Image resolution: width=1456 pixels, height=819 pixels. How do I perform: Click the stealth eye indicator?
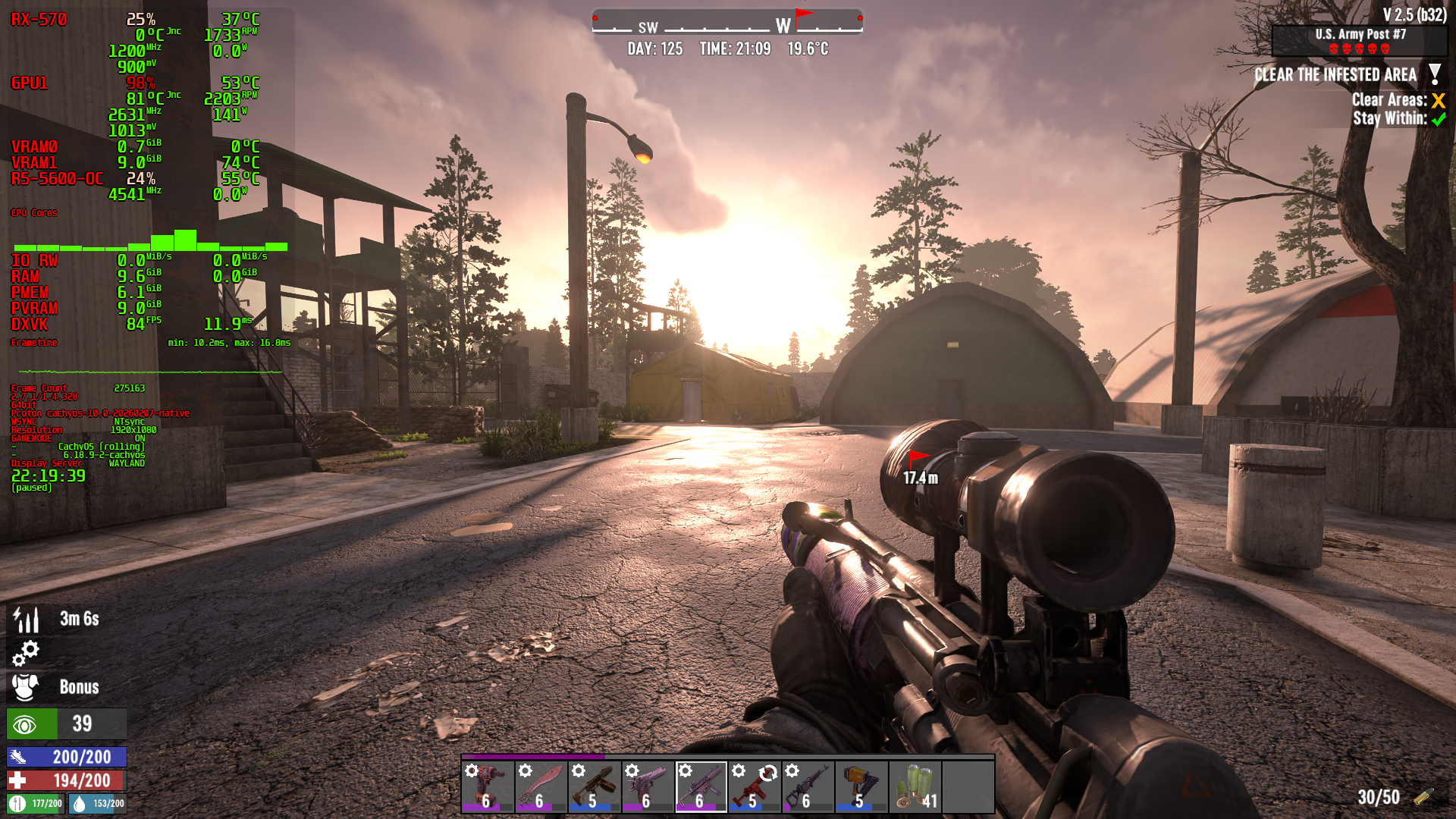click(26, 724)
